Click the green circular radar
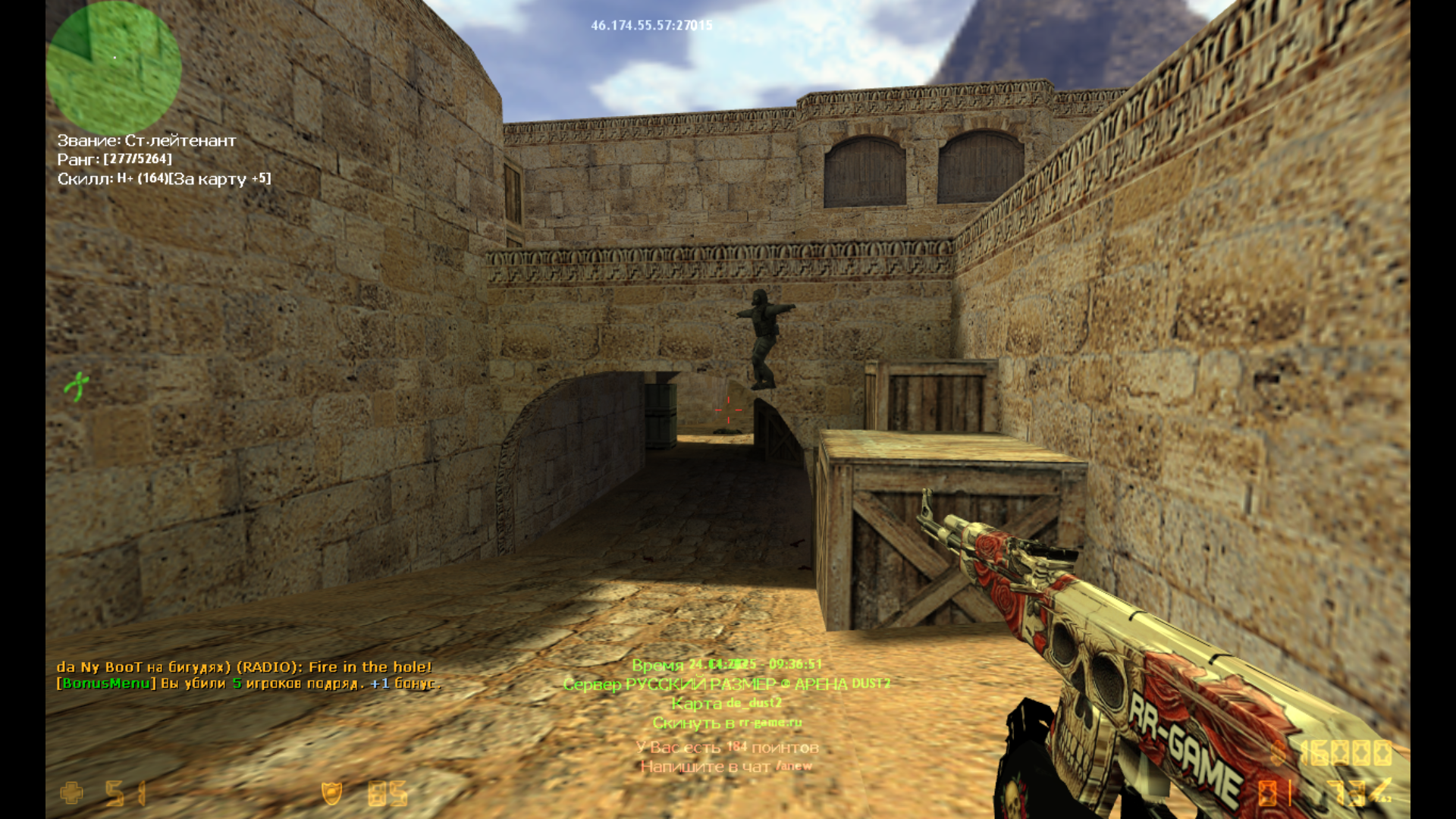Screen dimensions: 1456x819 (114, 67)
